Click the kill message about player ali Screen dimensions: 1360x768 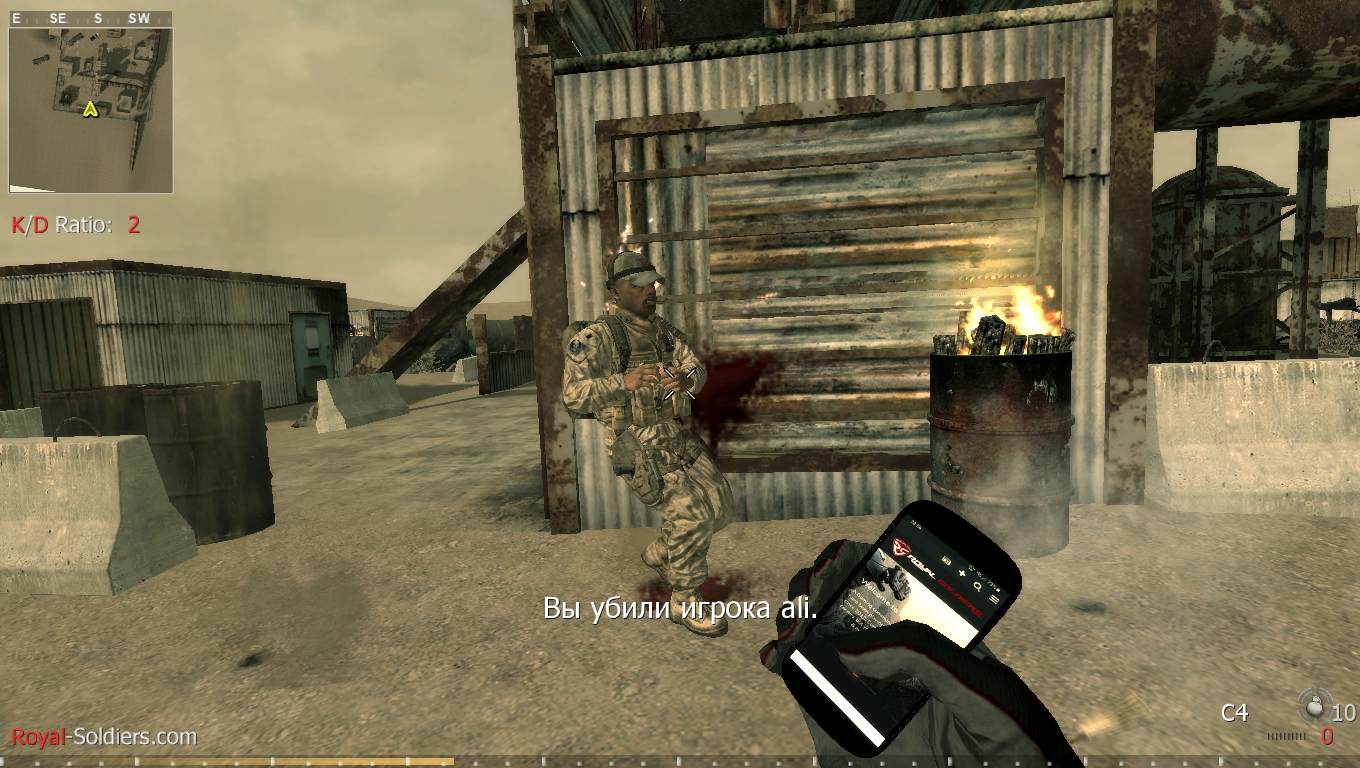pos(680,608)
